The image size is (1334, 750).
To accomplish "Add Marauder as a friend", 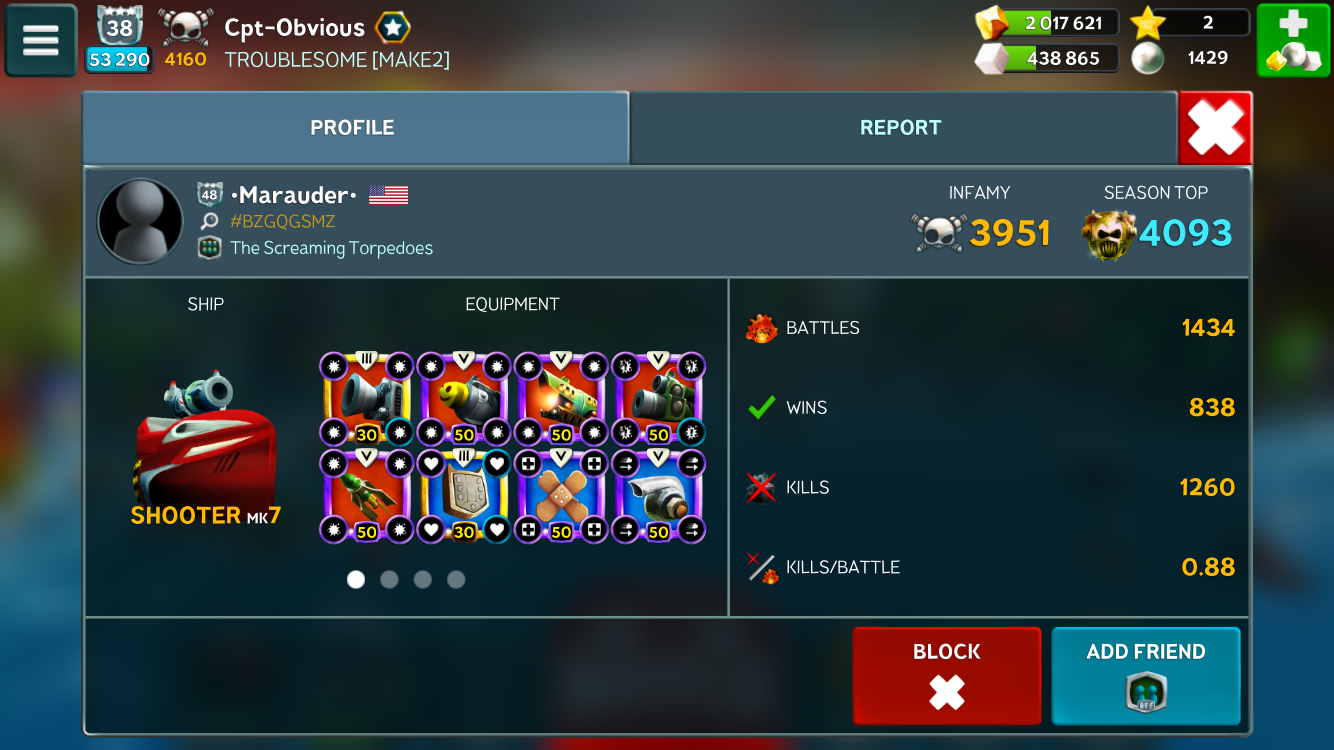I will (1145, 675).
